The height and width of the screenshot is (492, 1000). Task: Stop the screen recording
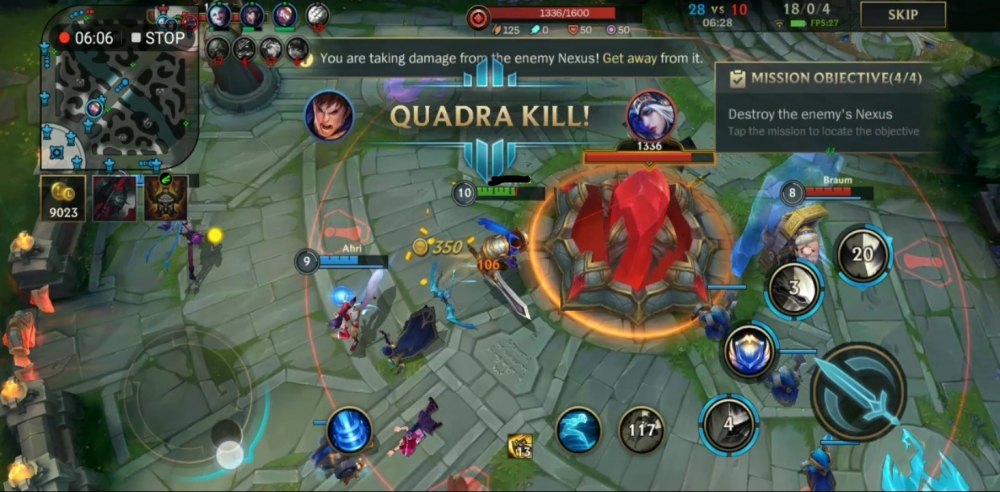click(158, 38)
